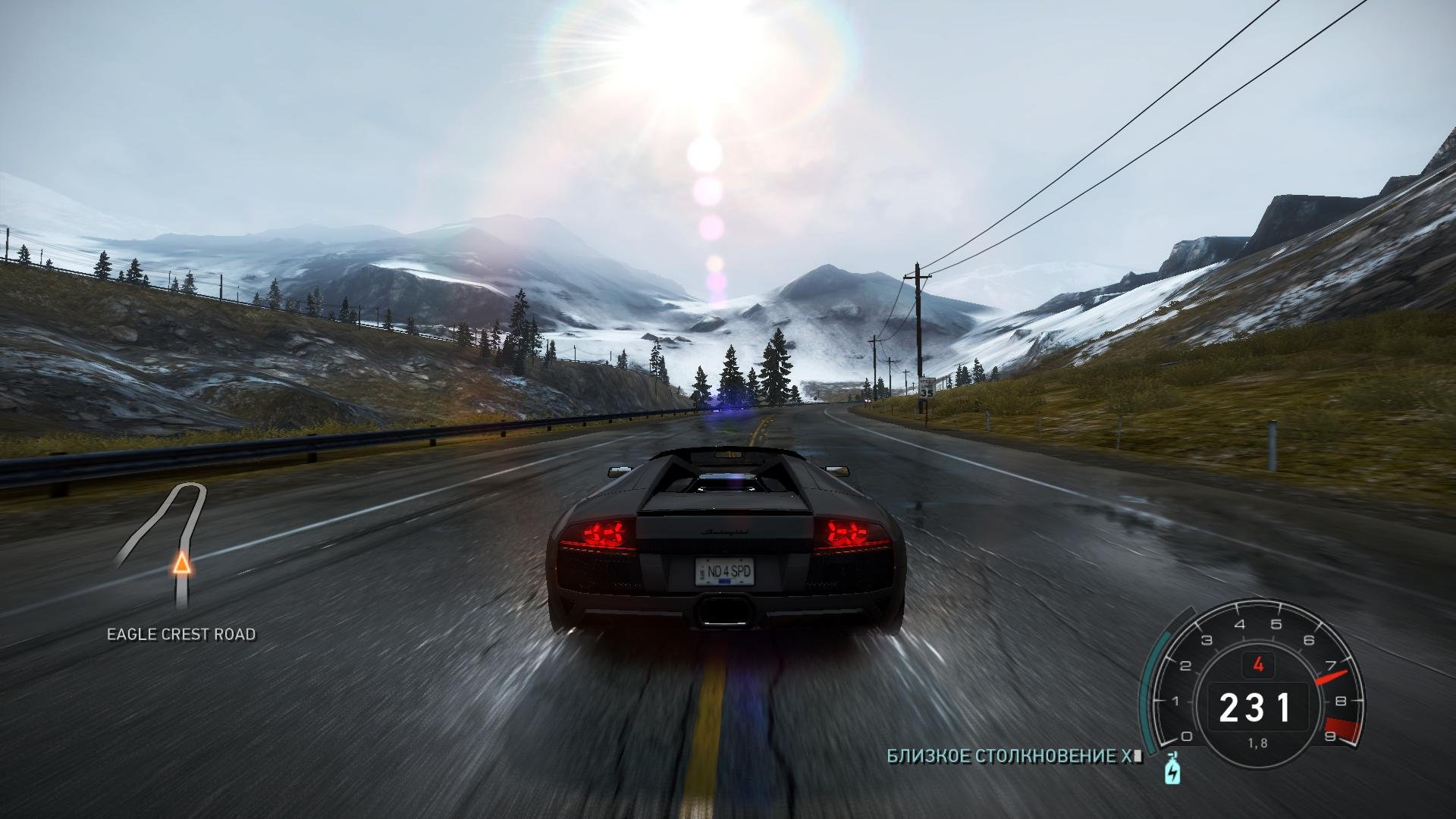Viewport: 1456px width, 819px height.
Task: Select the orange player arrow on minimap
Action: [x=181, y=562]
